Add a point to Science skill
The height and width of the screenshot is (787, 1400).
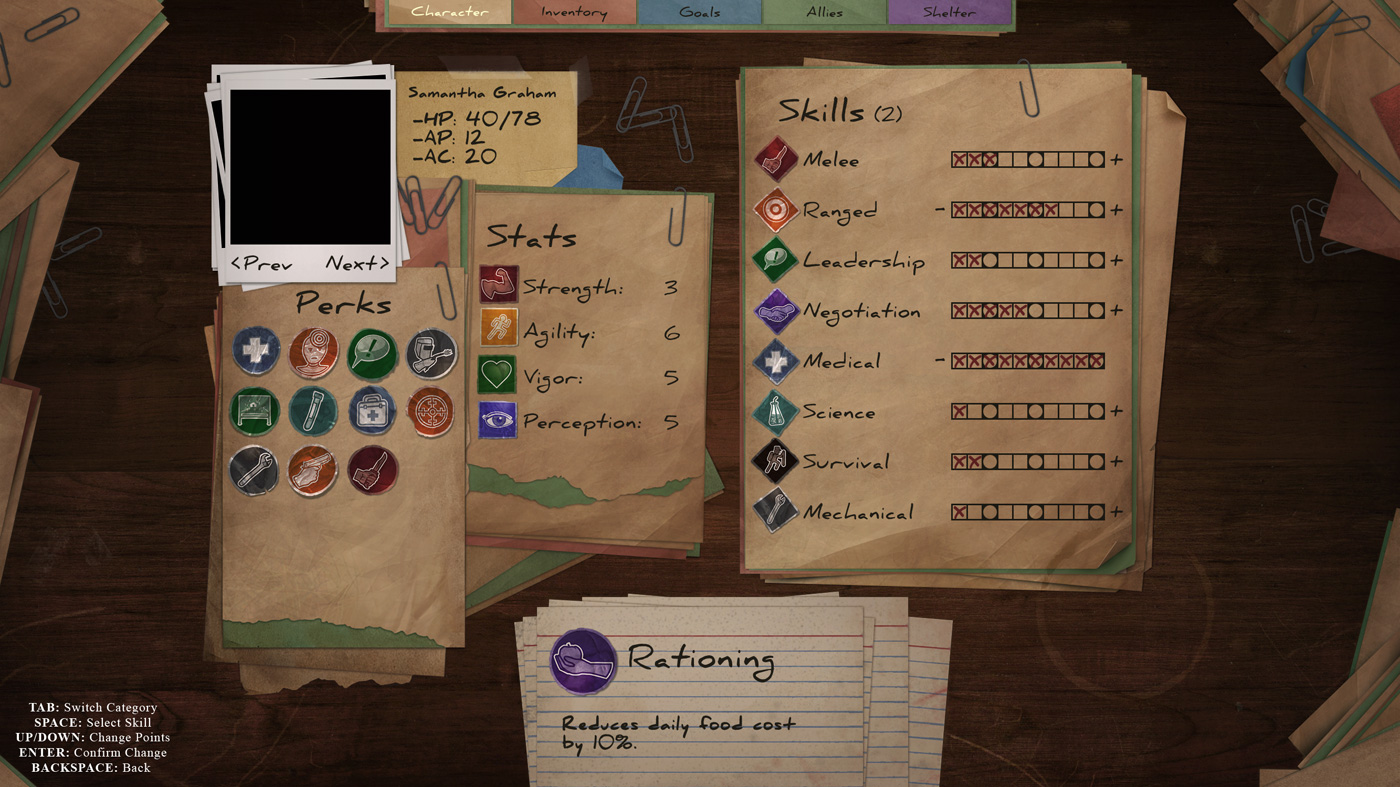point(1116,411)
